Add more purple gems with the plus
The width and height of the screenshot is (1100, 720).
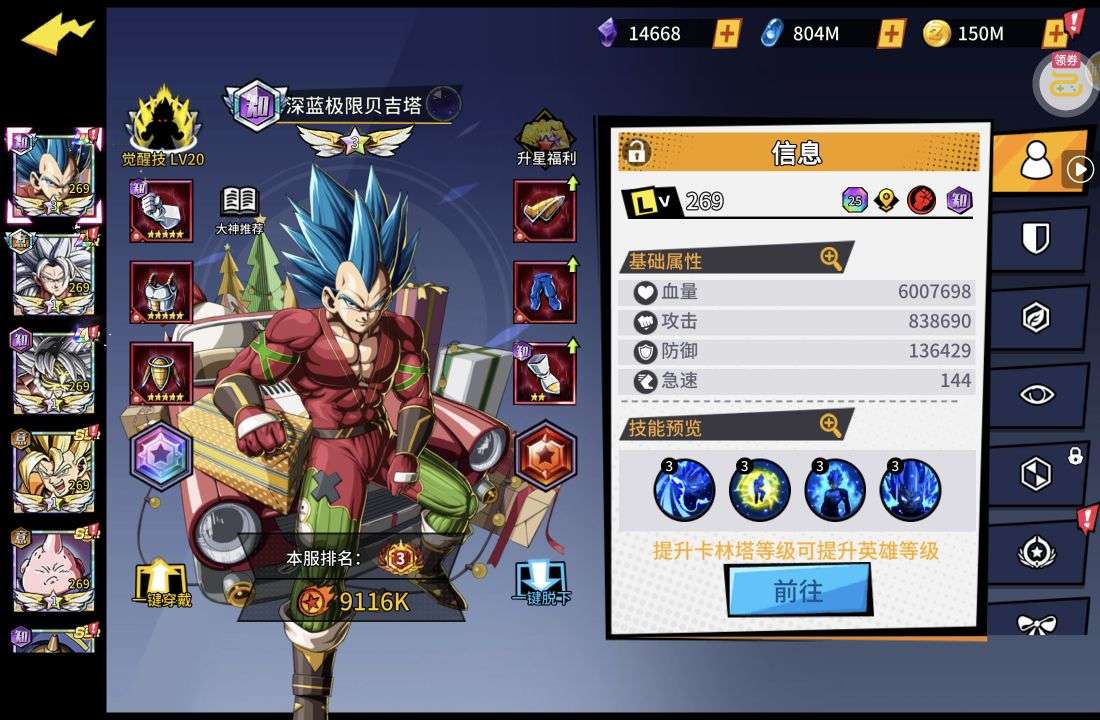[727, 34]
